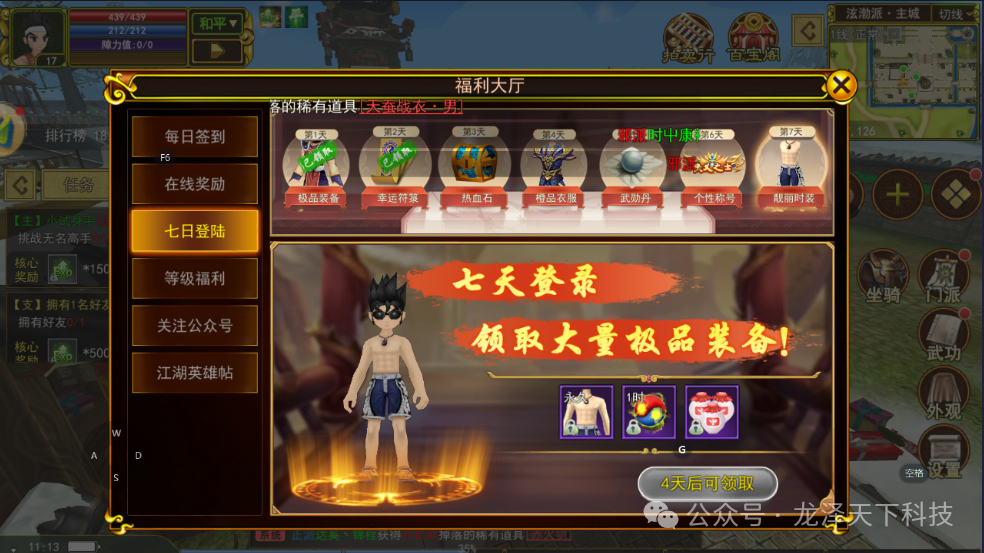984x553 pixels.
Task: Open the 外观 appearance menu
Action: click(943, 392)
